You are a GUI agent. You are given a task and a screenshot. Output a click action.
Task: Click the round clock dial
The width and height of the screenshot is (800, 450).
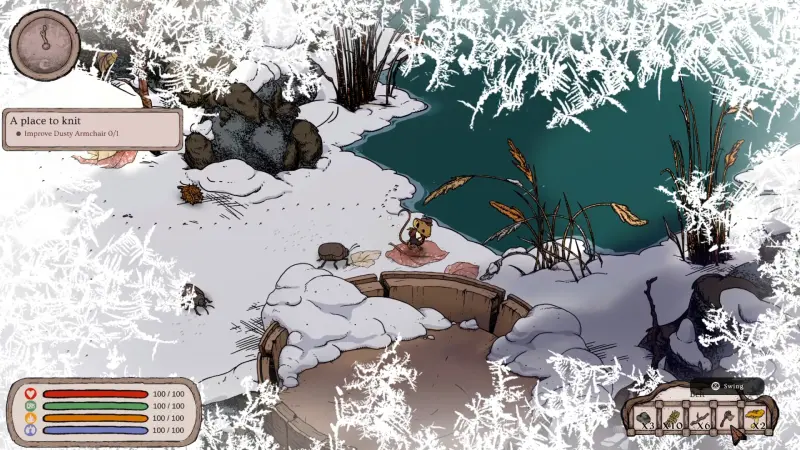45,41
